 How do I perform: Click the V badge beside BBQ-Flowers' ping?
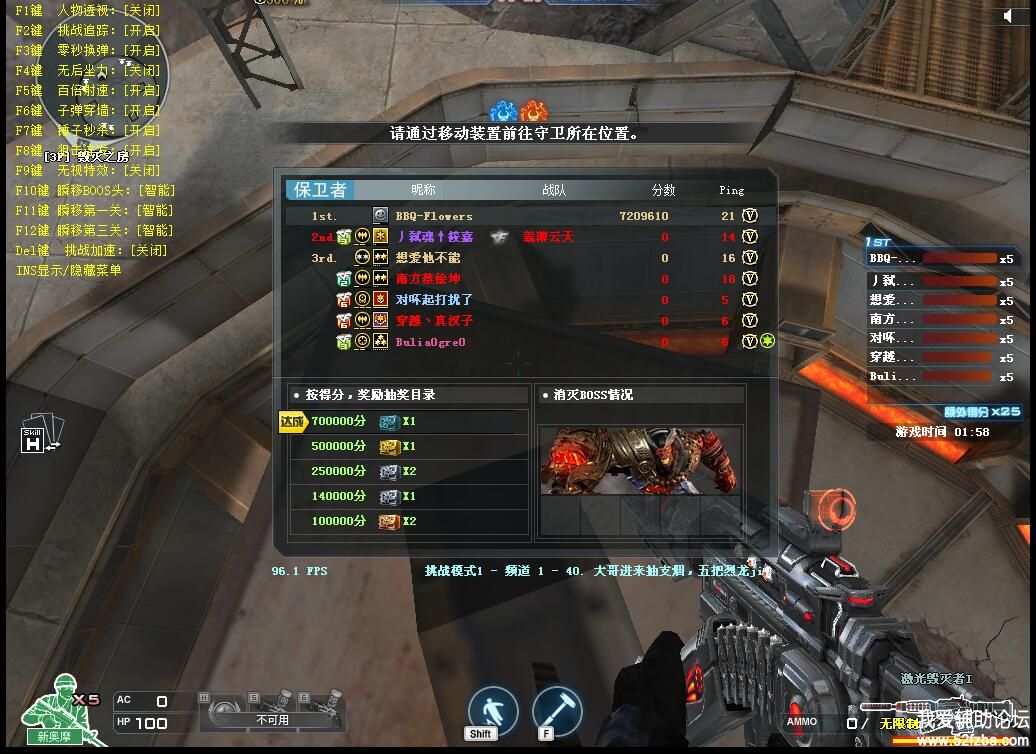[750, 216]
